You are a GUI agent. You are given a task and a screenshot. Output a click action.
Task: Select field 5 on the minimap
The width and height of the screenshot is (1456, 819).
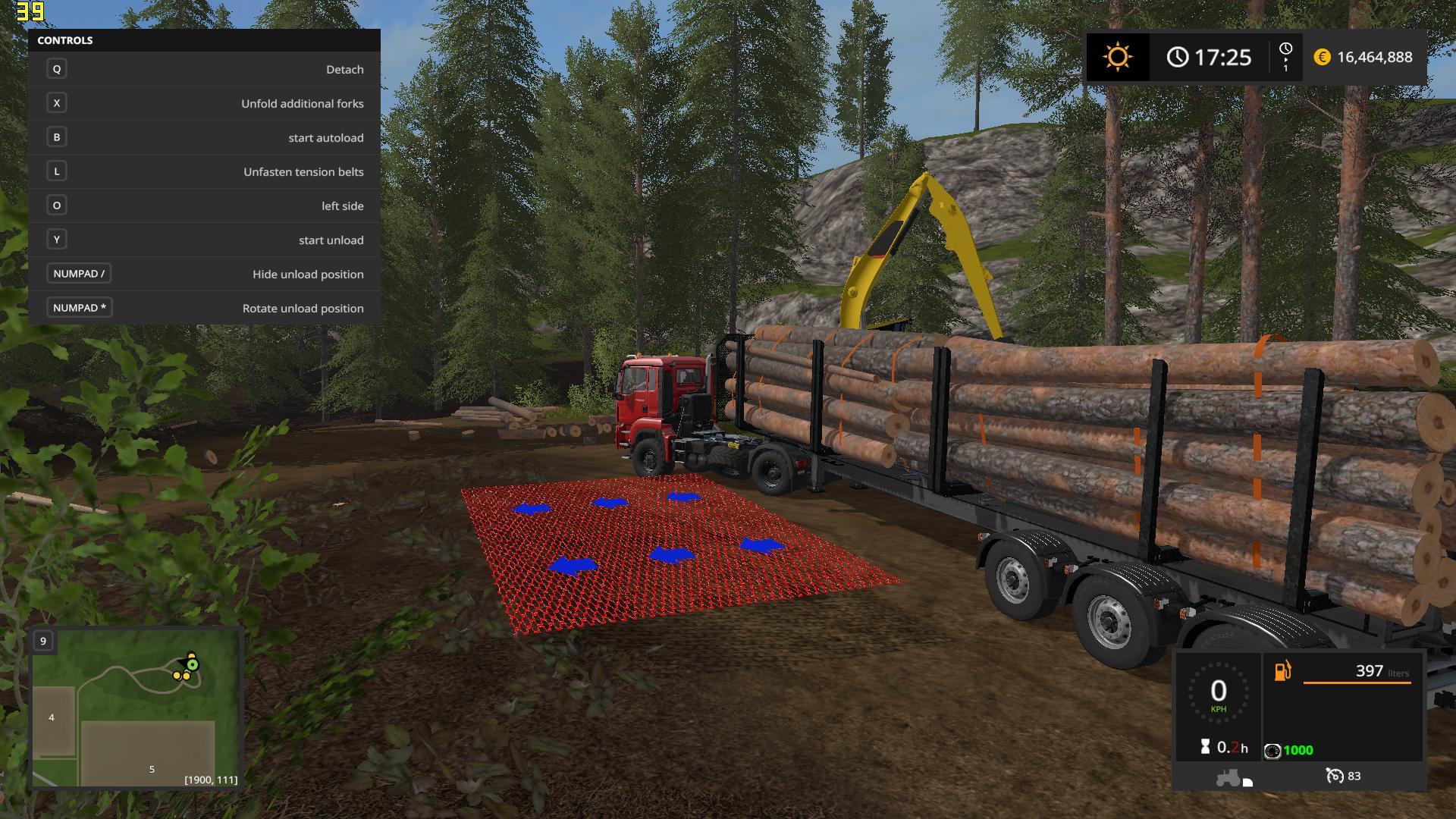coord(152,769)
